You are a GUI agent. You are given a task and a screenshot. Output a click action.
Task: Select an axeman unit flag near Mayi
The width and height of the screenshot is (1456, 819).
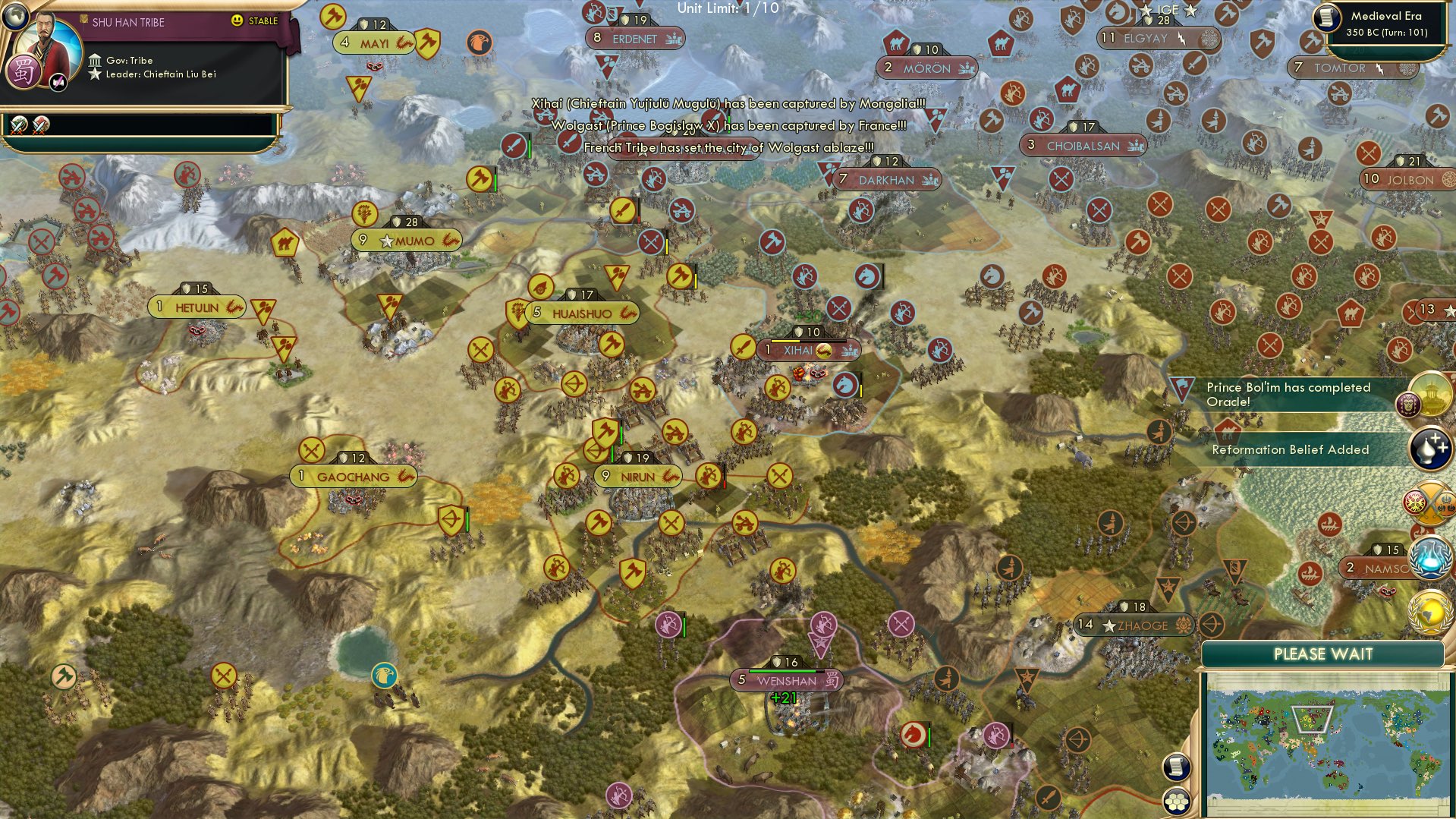427,44
